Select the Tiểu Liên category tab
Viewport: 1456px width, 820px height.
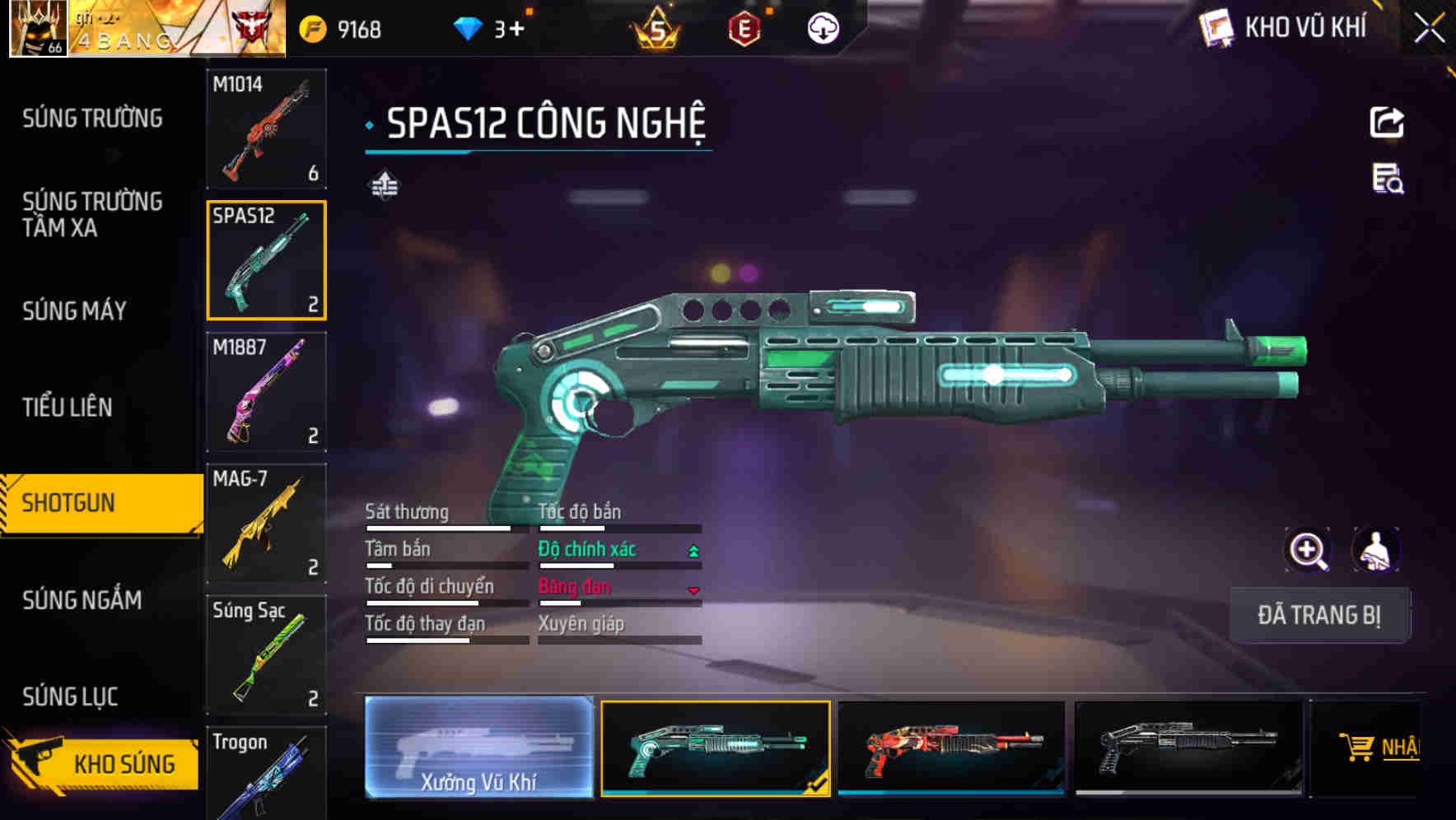tap(67, 408)
